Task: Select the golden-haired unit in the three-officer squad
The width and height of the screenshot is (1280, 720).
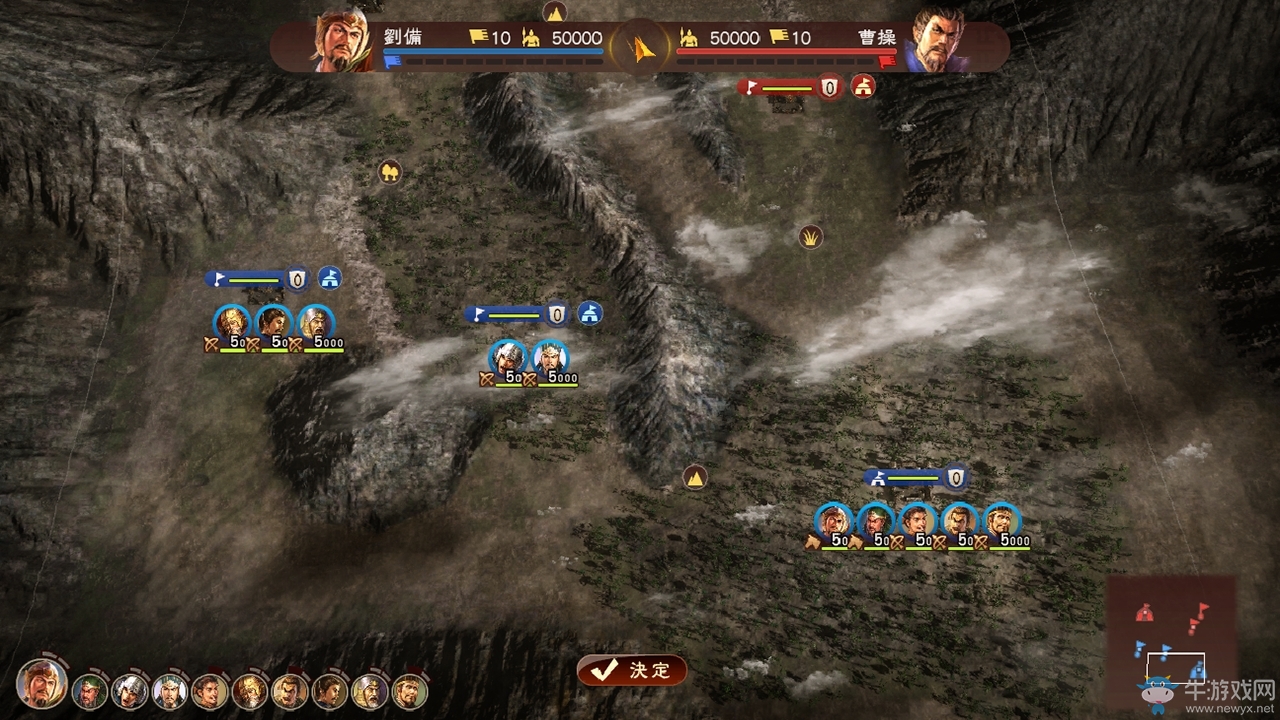Action: click(x=232, y=323)
